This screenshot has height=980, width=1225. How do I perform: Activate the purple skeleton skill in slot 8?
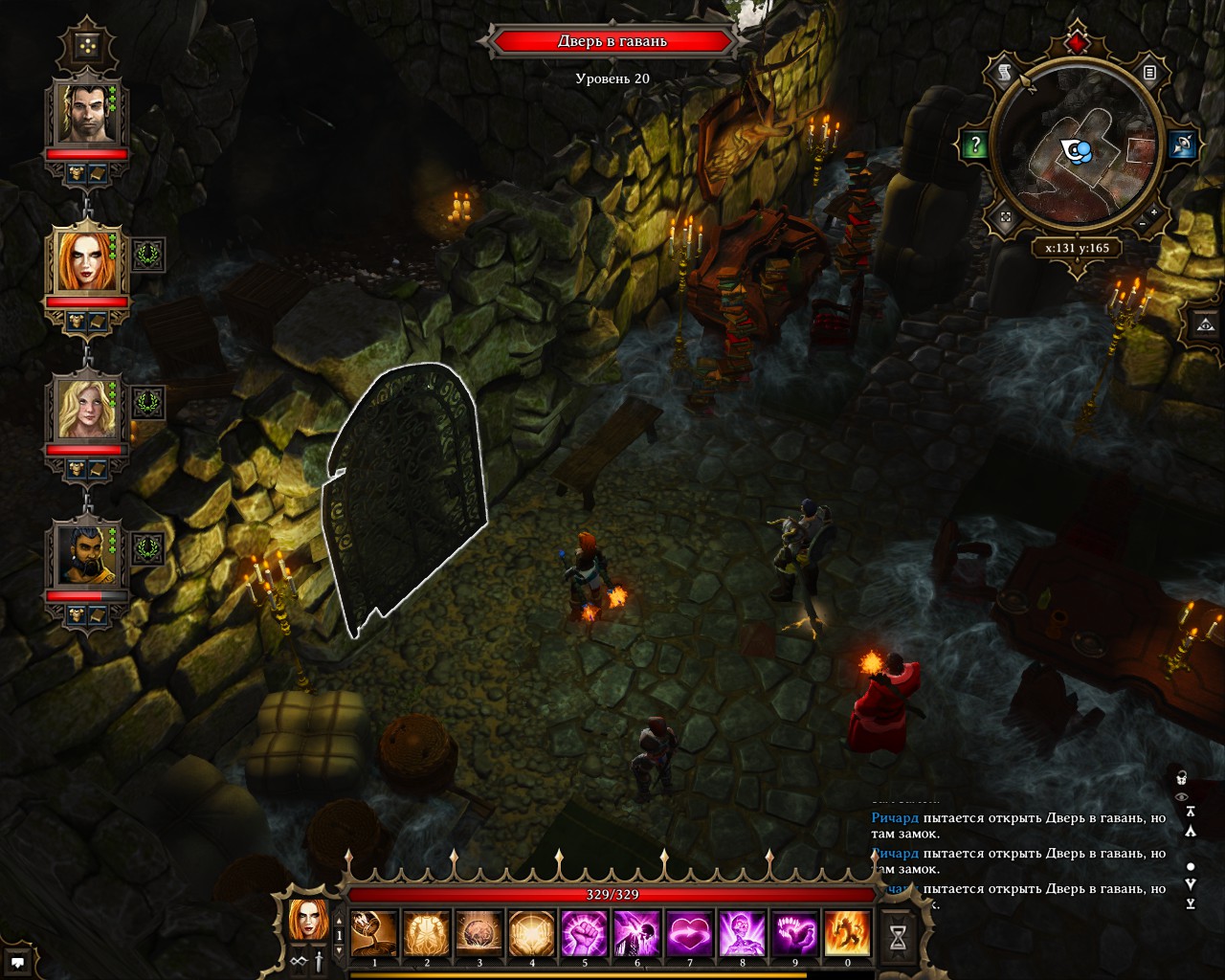pos(743,933)
